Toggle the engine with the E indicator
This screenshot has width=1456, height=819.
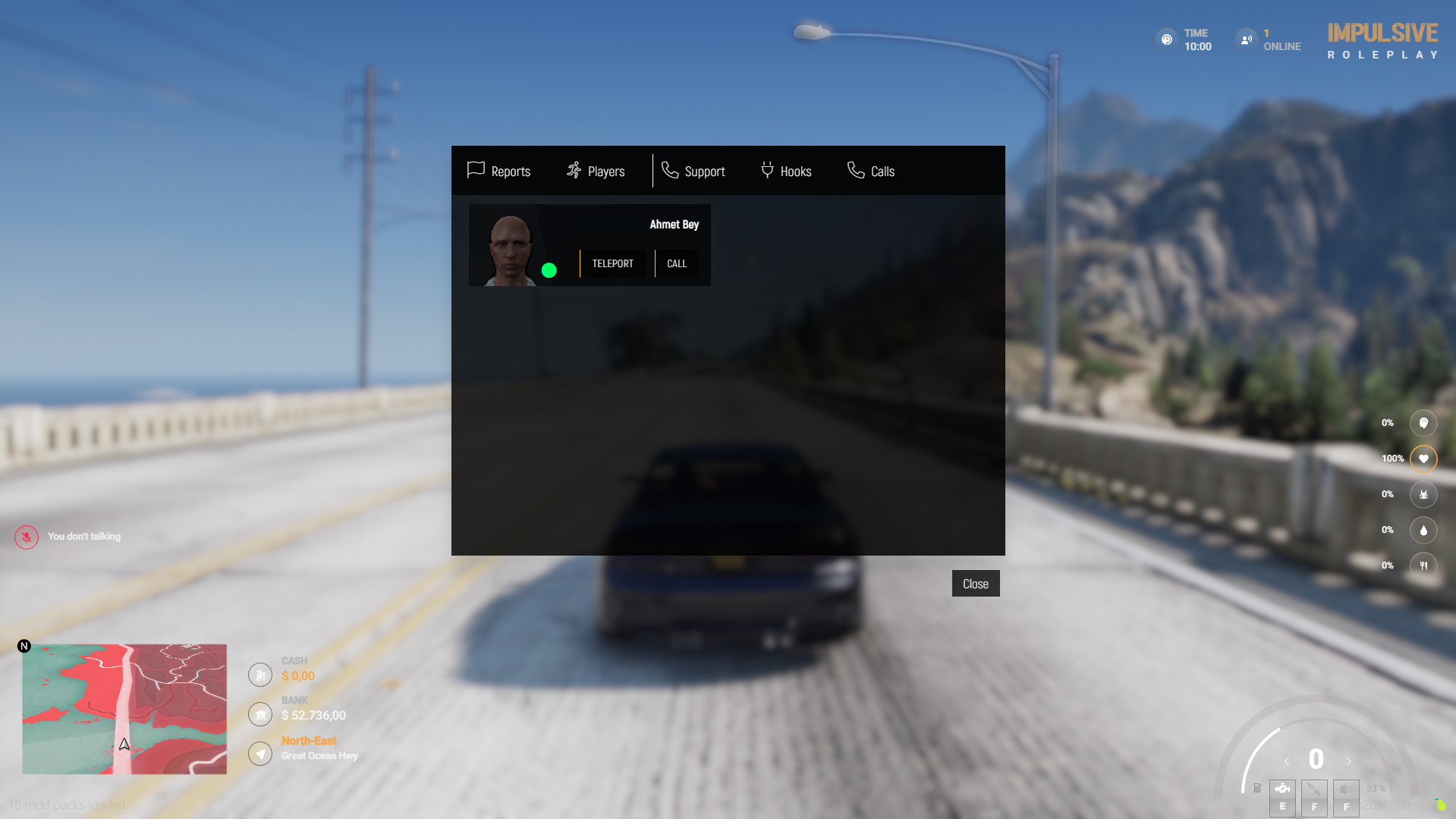pos(1282,798)
